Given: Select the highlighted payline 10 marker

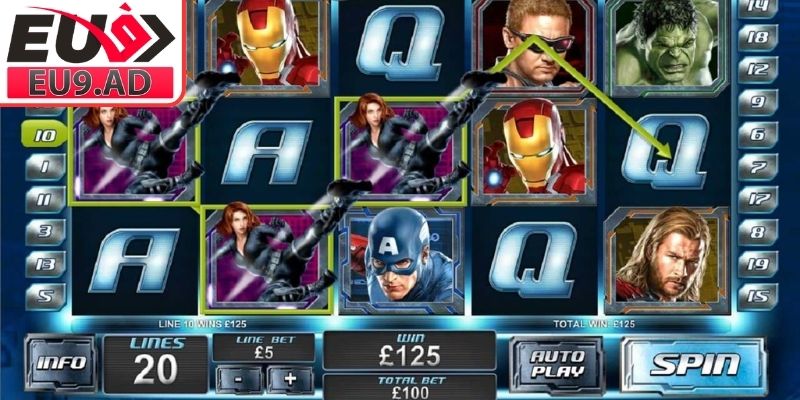Looking at the screenshot, I should [x=45, y=134].
